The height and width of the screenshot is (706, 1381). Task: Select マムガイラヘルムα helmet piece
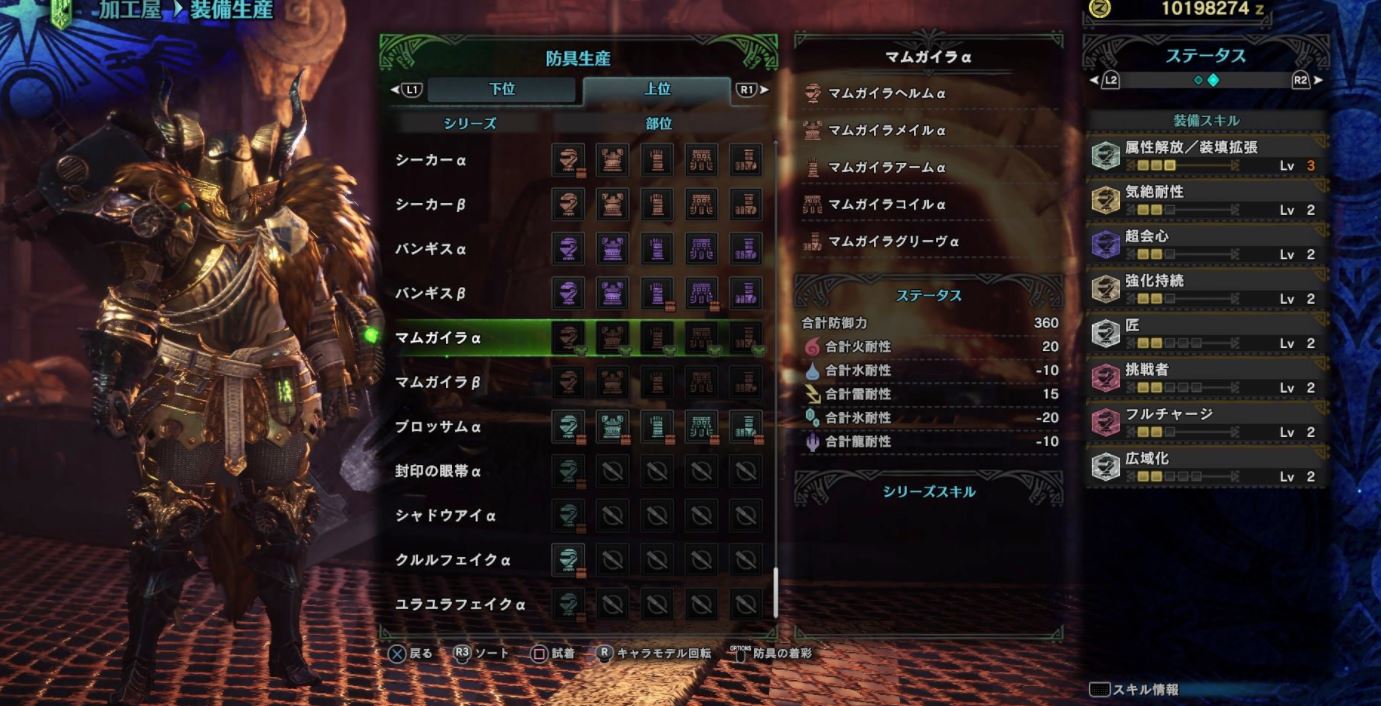point(886,93)
